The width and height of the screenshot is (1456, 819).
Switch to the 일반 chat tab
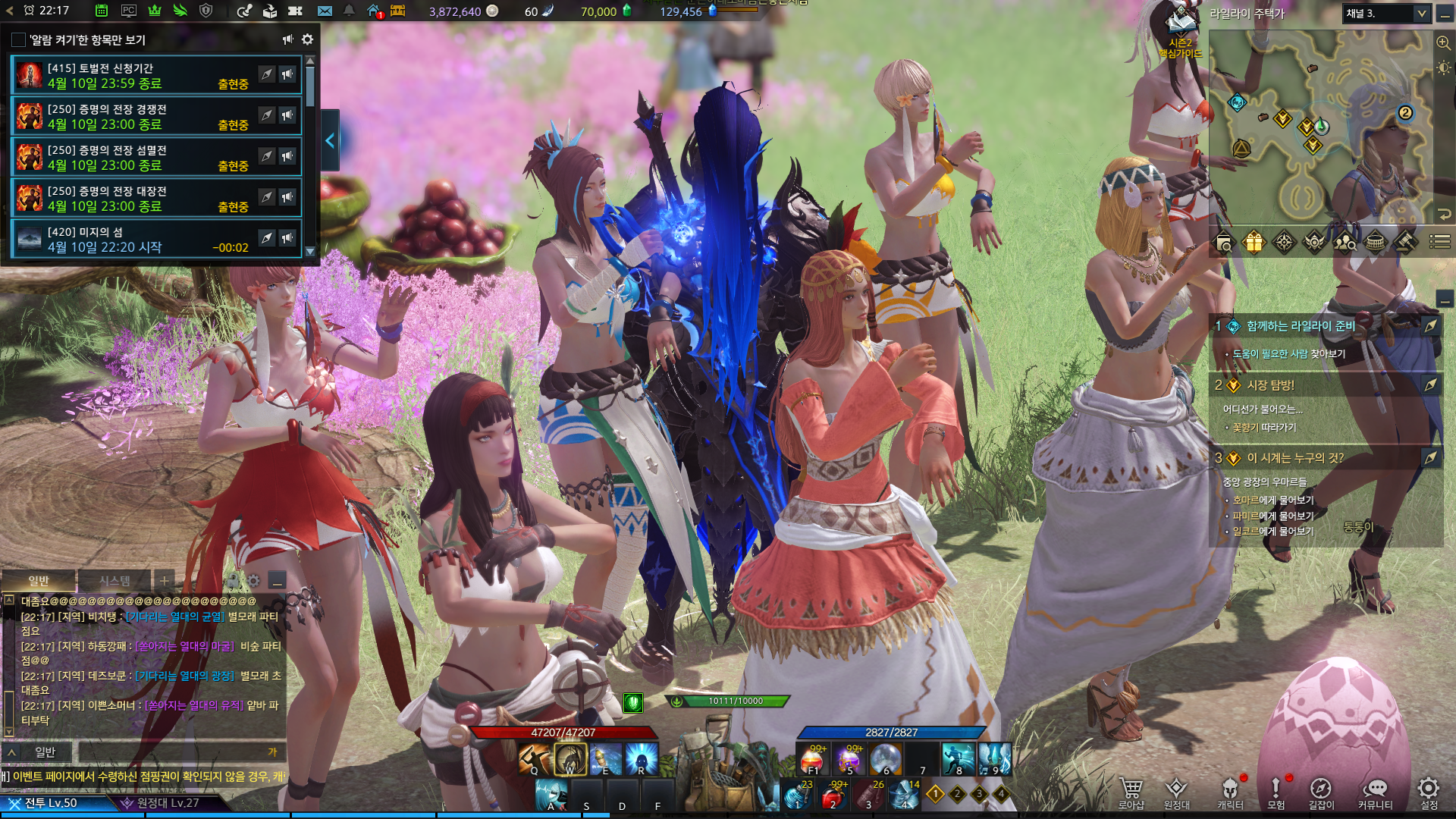pos(39,581)
